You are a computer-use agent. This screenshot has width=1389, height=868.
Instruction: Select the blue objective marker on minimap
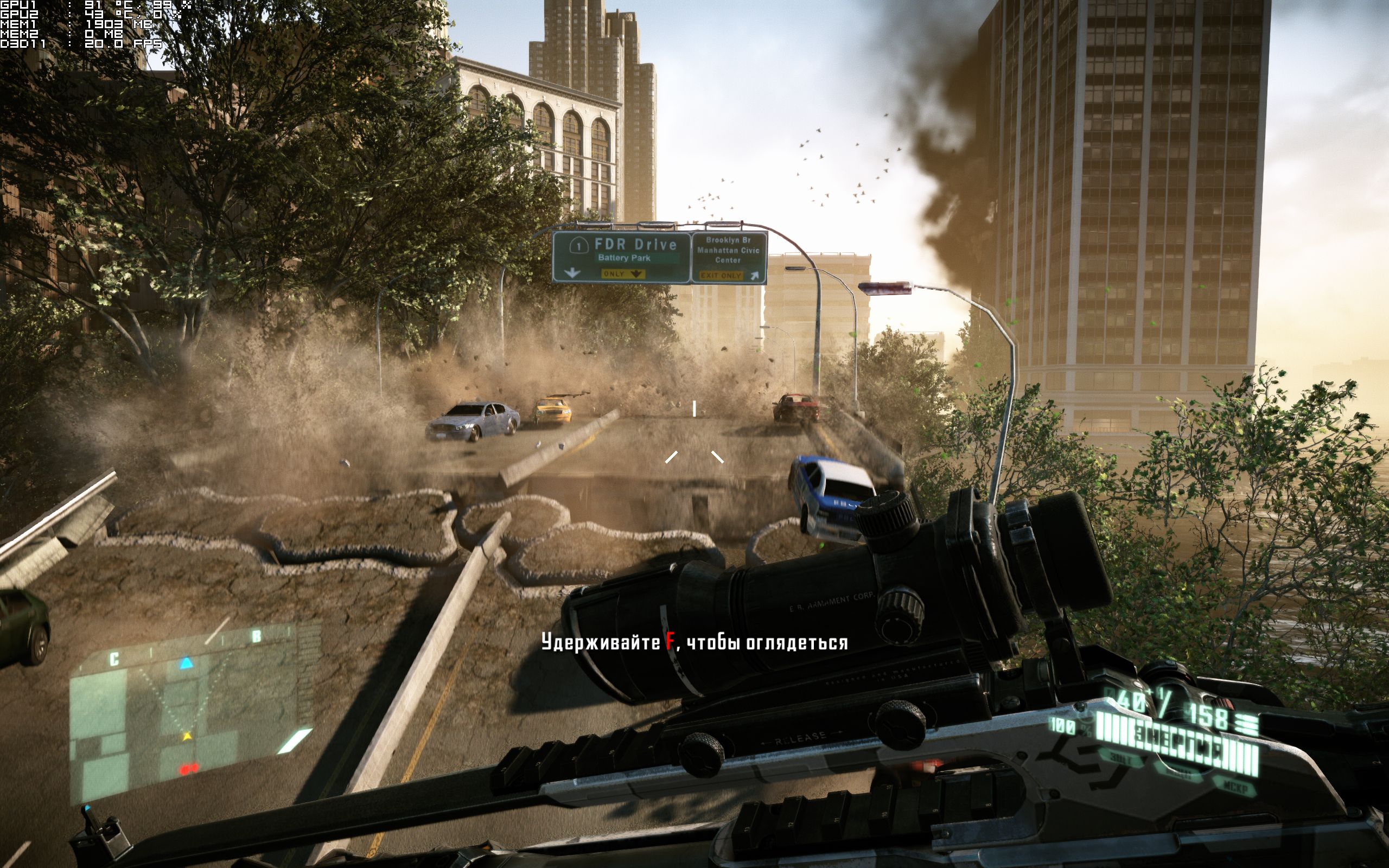click(186, 663)
